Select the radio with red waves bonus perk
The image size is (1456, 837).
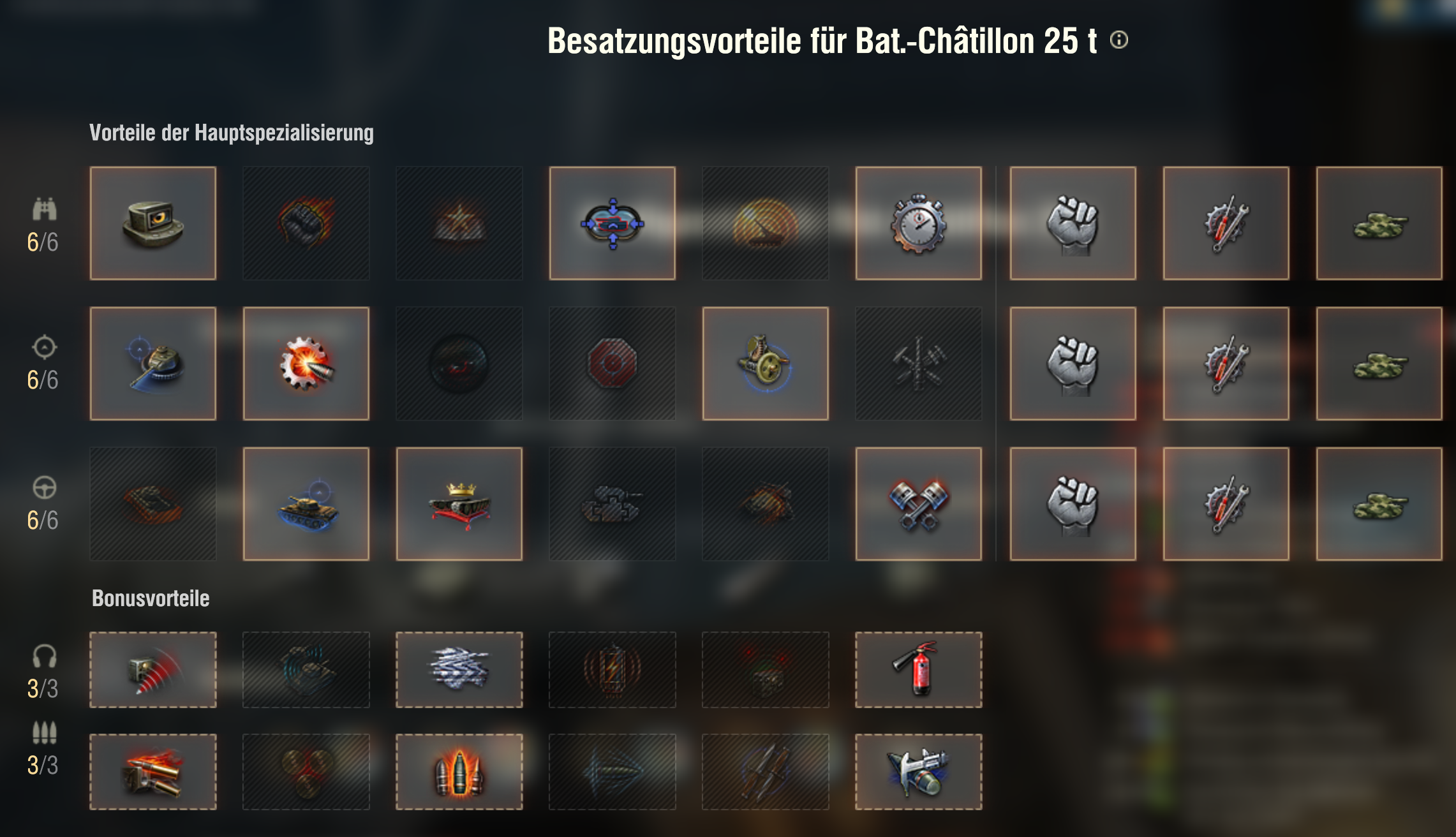[153, 670]
